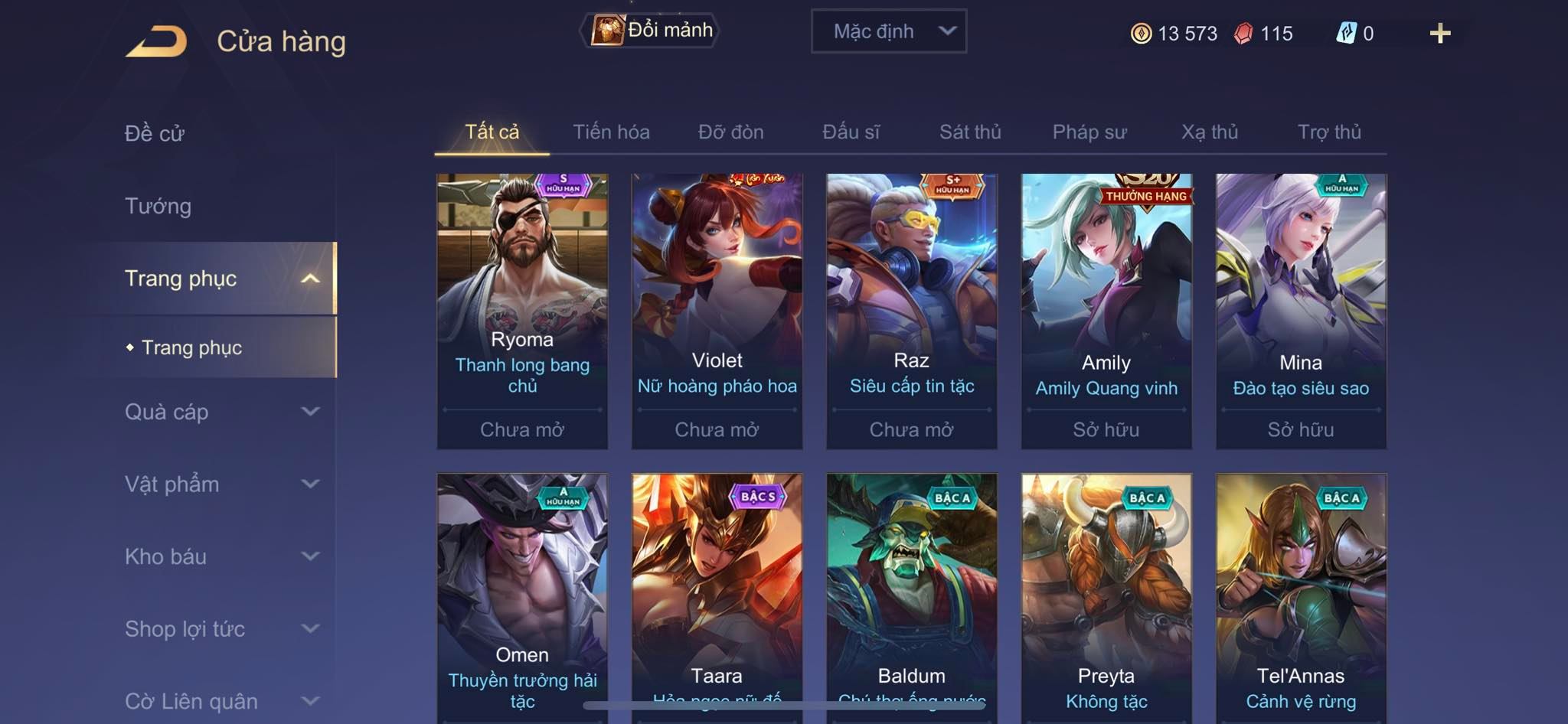Show the Pháp sư skins tab
Image resolution: width=1568 pixels, height=724 pixels.
(1089, 132)
